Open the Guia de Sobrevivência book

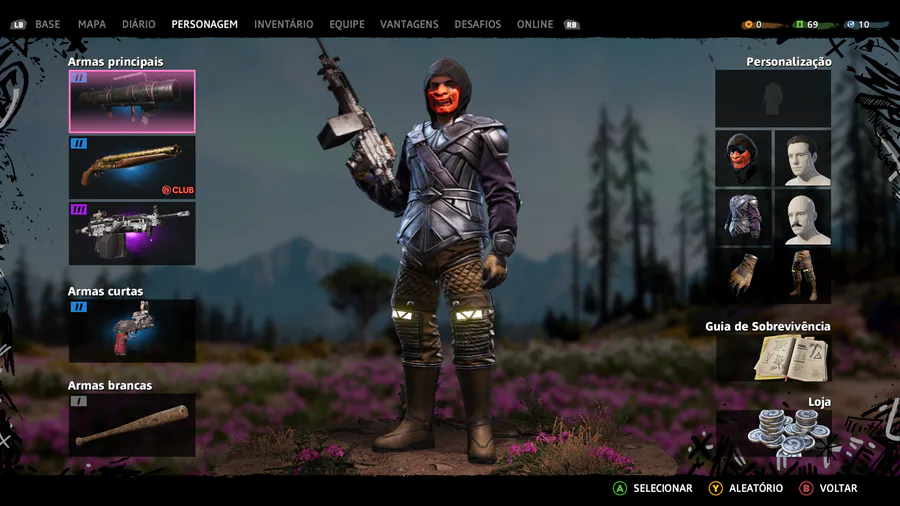coord(773,358)
